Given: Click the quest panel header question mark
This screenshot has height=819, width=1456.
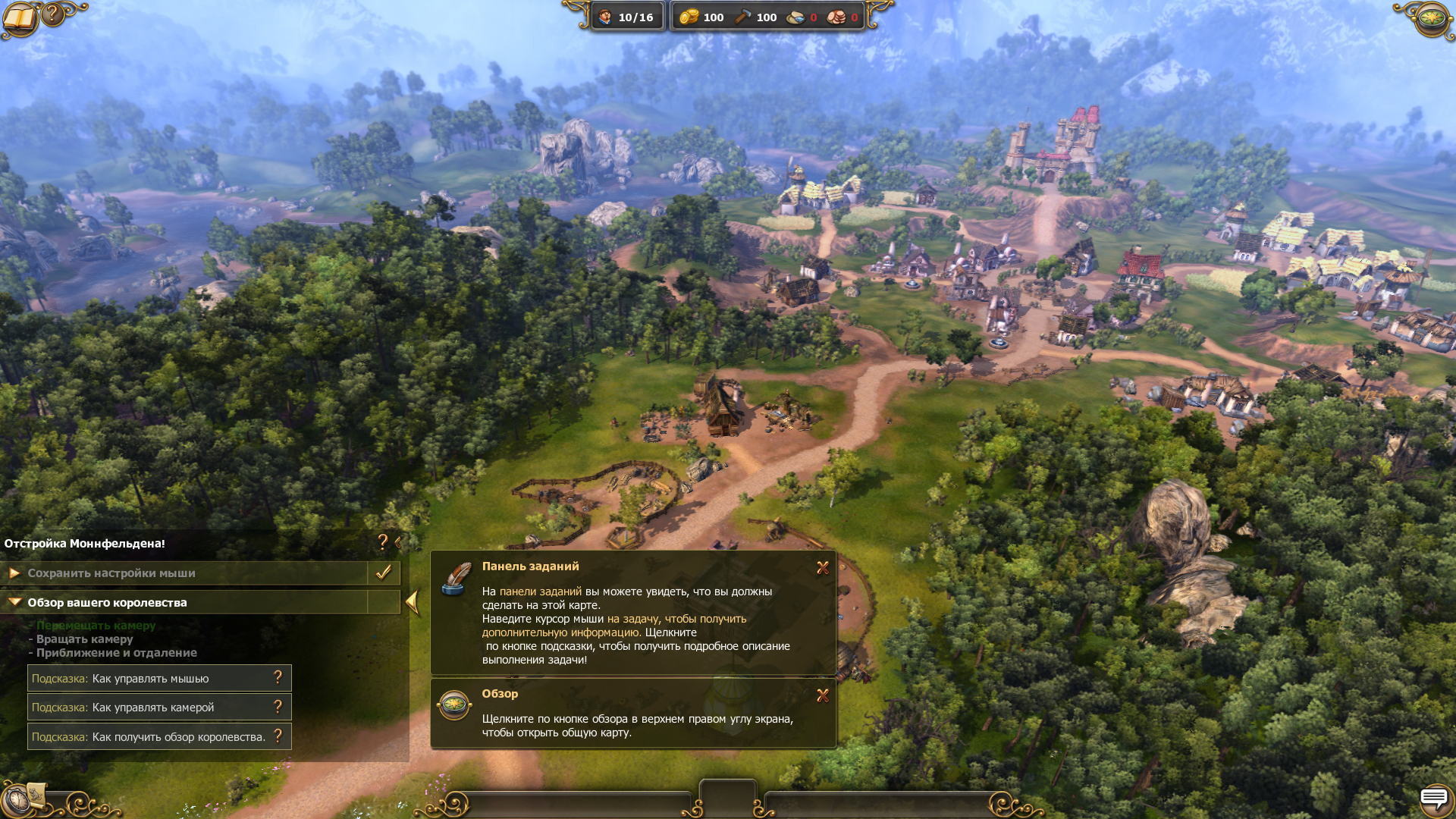Looking at the screenshot, I should coord(382,541).
